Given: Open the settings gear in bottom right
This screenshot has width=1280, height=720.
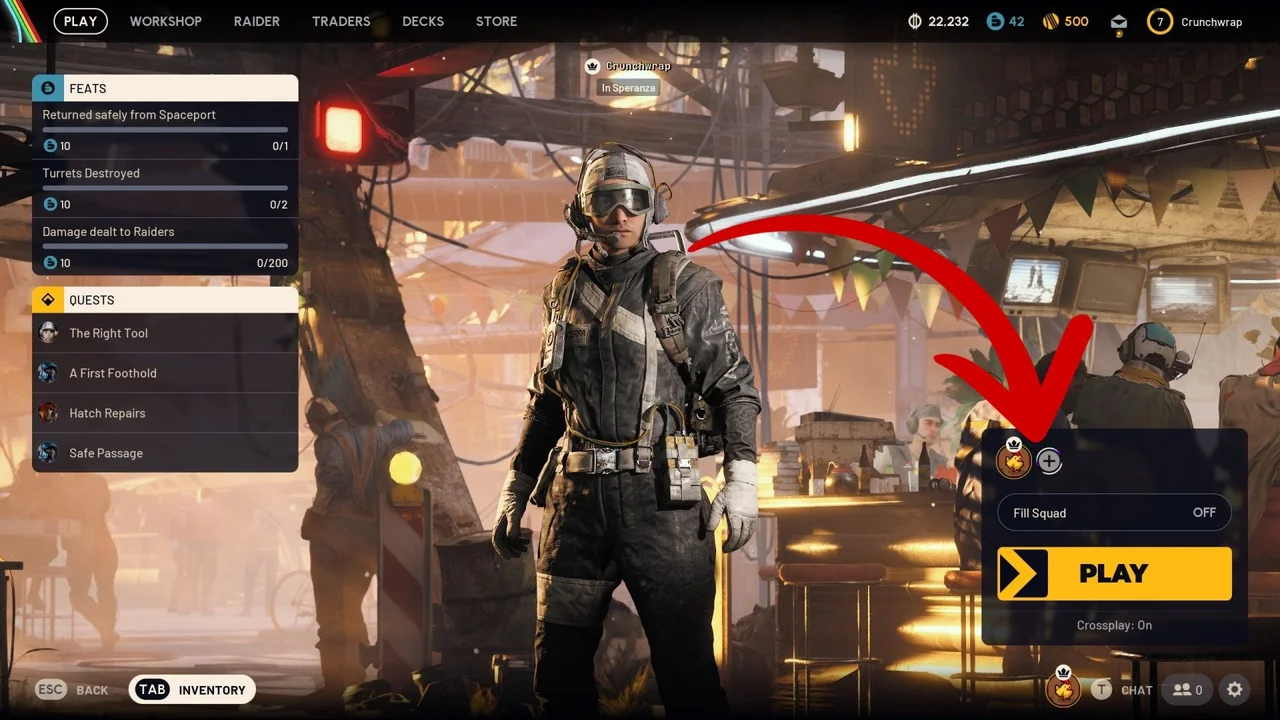Looking at the screenshot, I should click(x=1235, y=690).
